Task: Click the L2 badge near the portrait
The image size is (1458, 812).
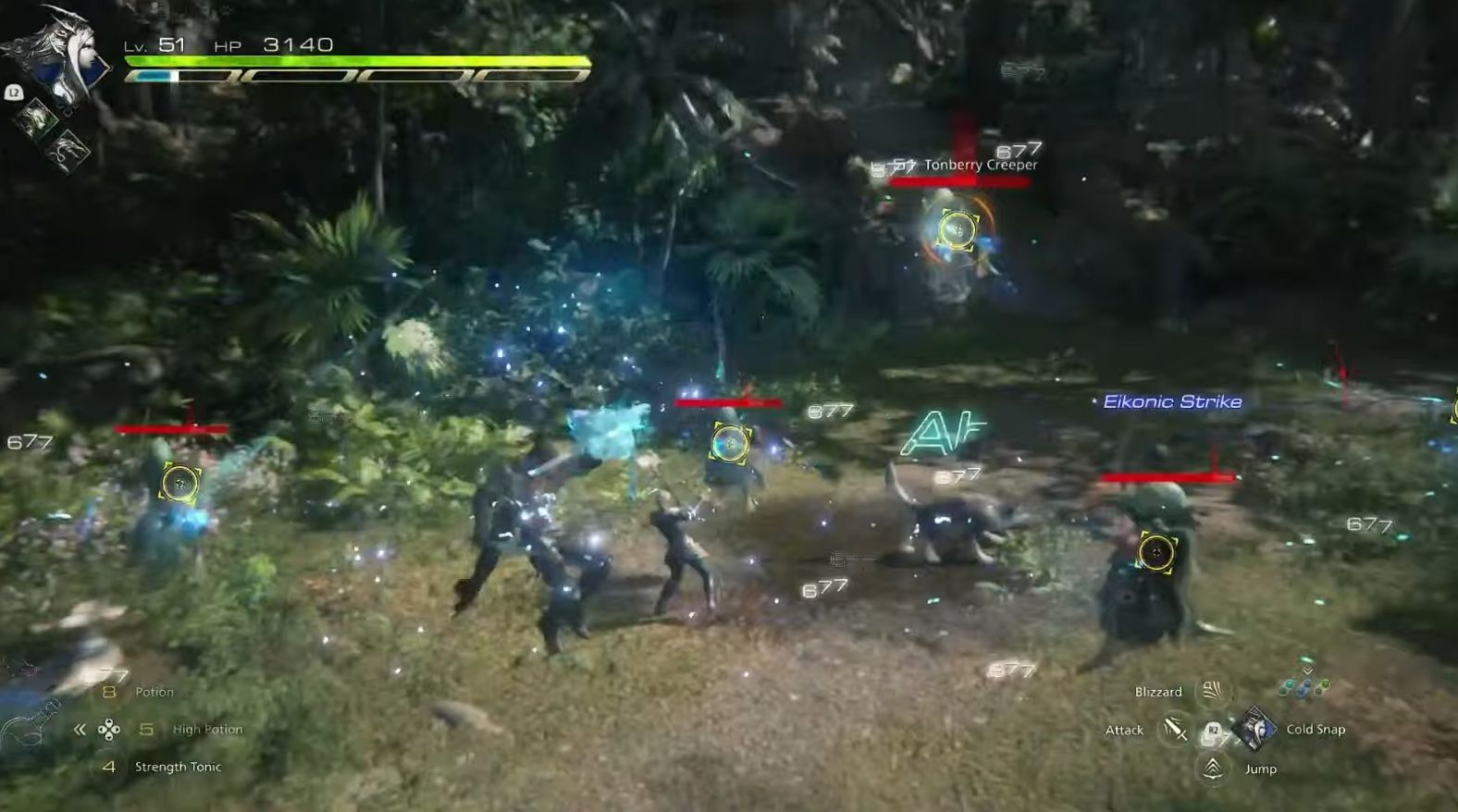Action: click(x=14, y=92)
